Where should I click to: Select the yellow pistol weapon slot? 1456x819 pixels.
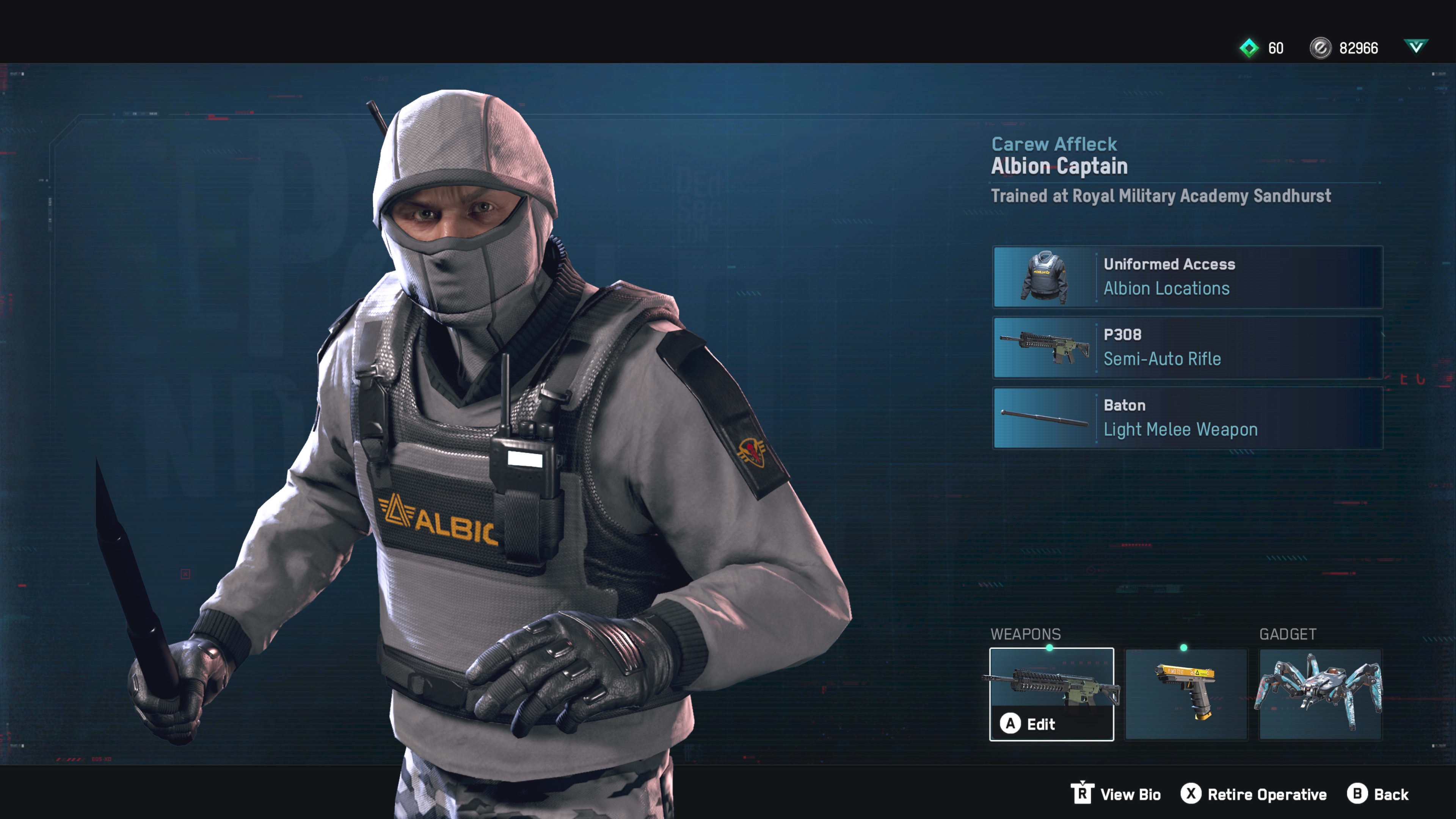coord(1186,693)
